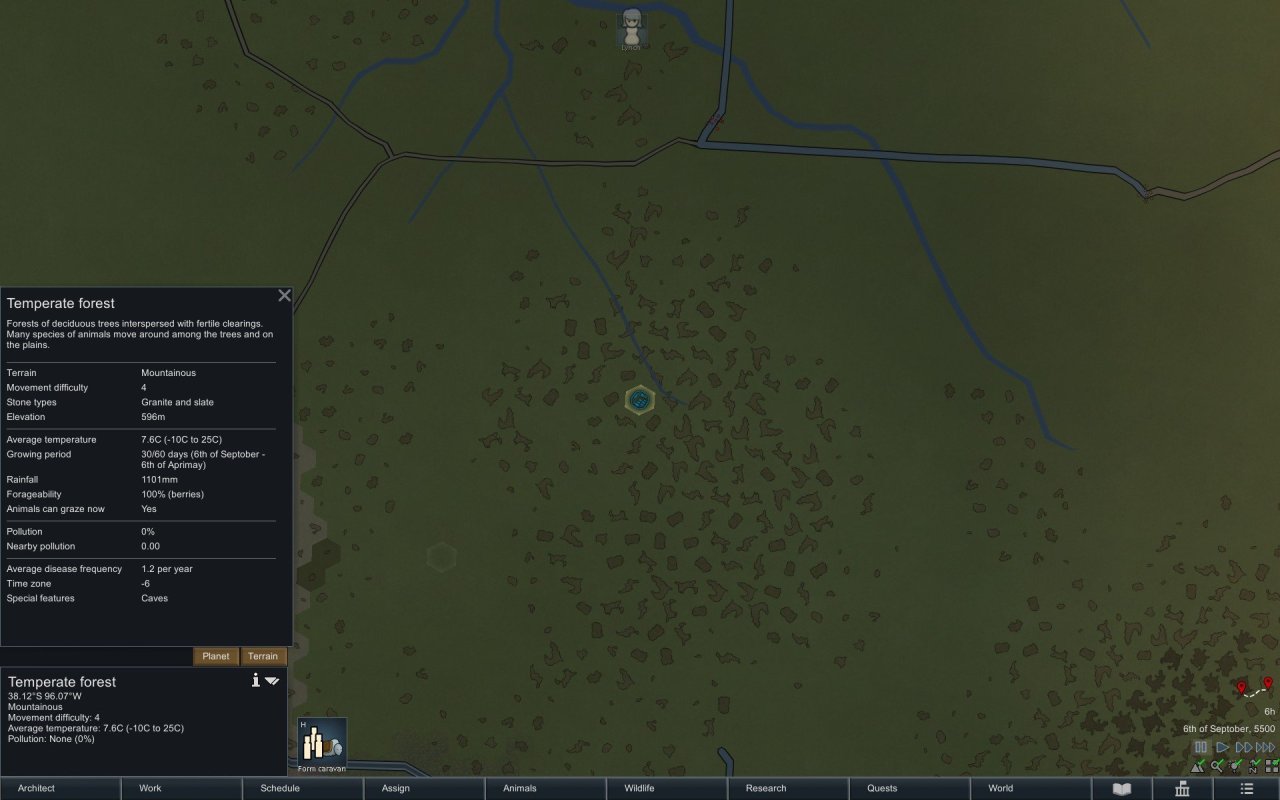Image resolution: width=1280 pixels, height=800 pixels.
Task: Open the Research tab
Action: point(786,788)
